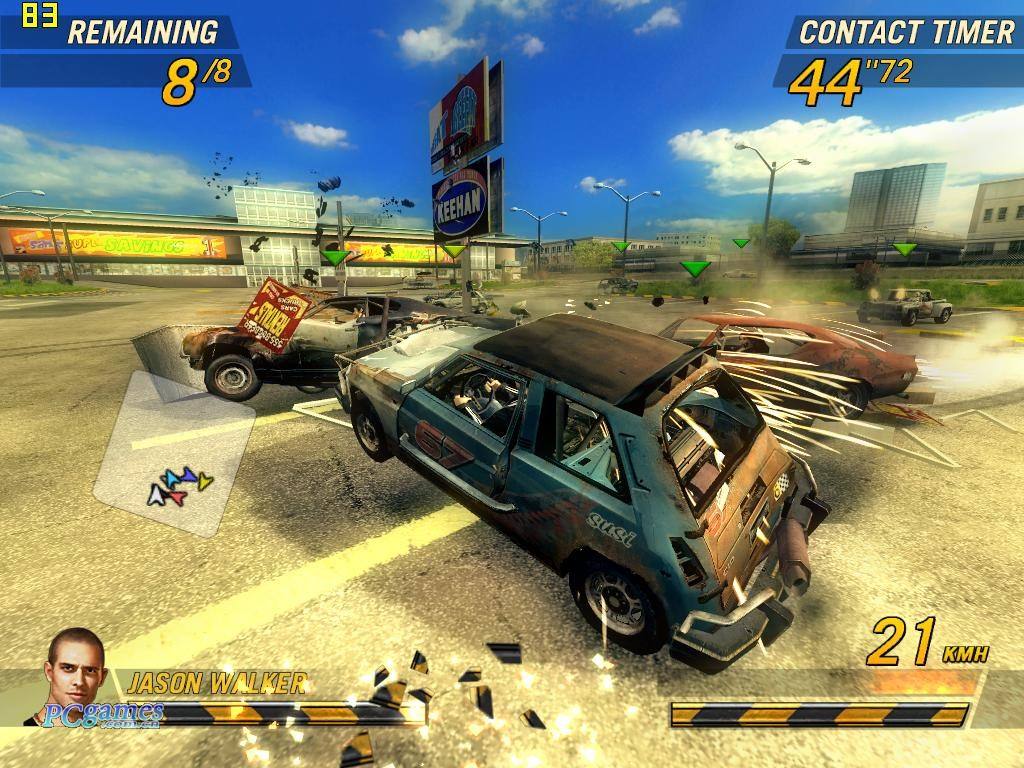The height and width of the screenshot is (768, 1024).
Task: Open the PCgames watermark logo
Action: tap(103, 714)
